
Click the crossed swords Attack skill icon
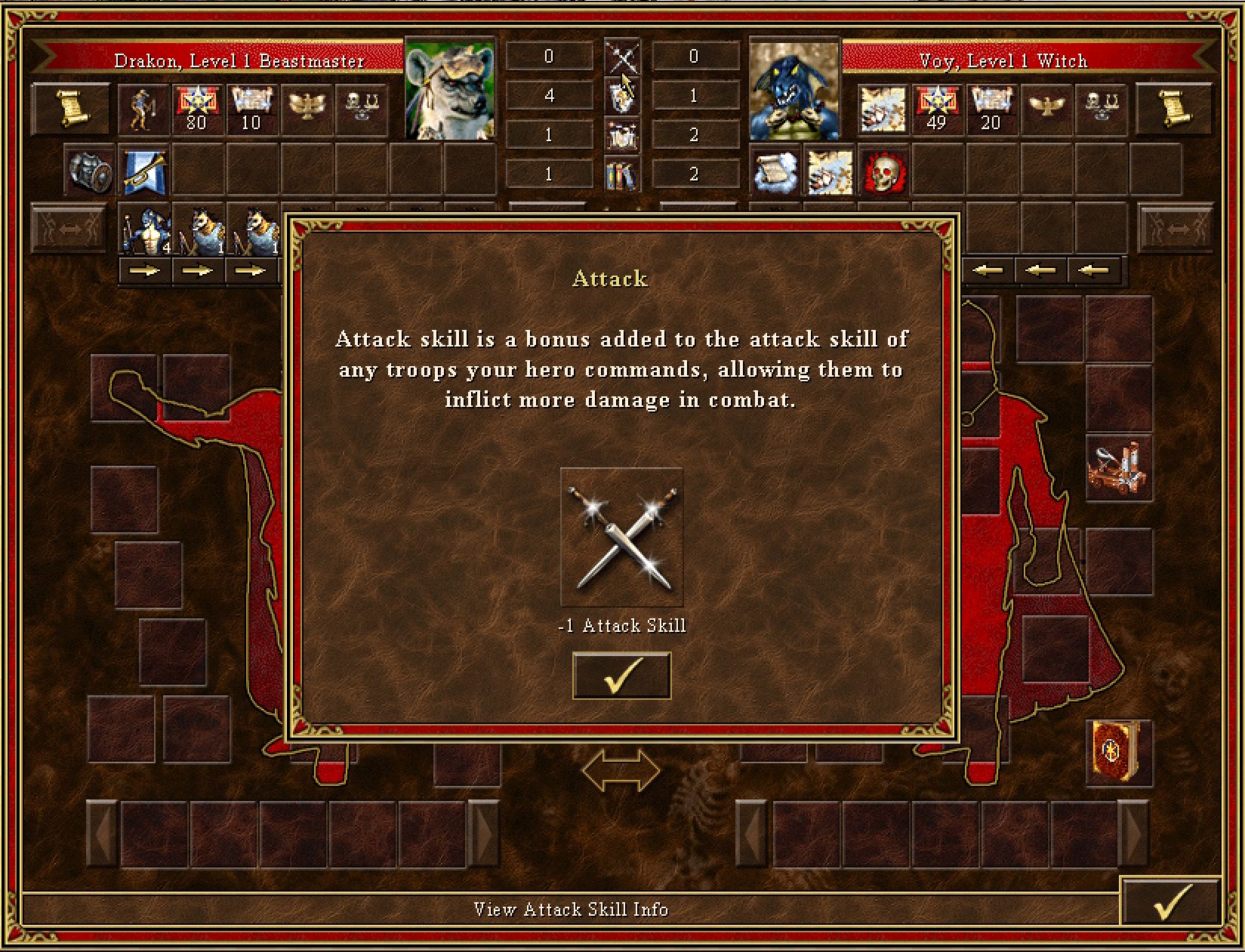click(x=621, y=538)
